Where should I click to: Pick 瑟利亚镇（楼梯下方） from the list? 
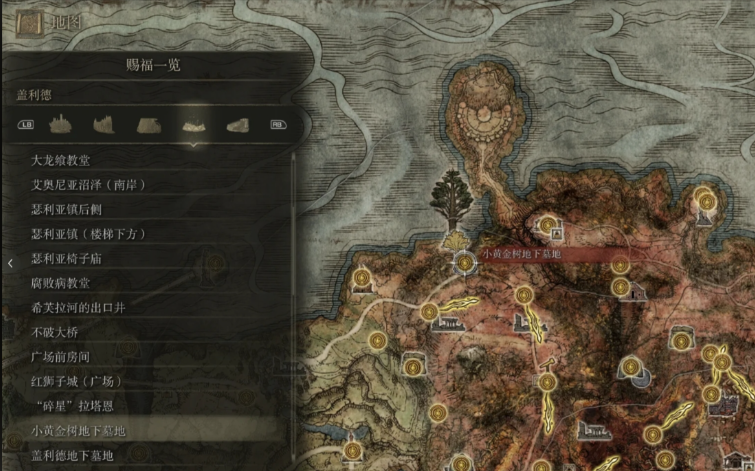pos(89,234)
